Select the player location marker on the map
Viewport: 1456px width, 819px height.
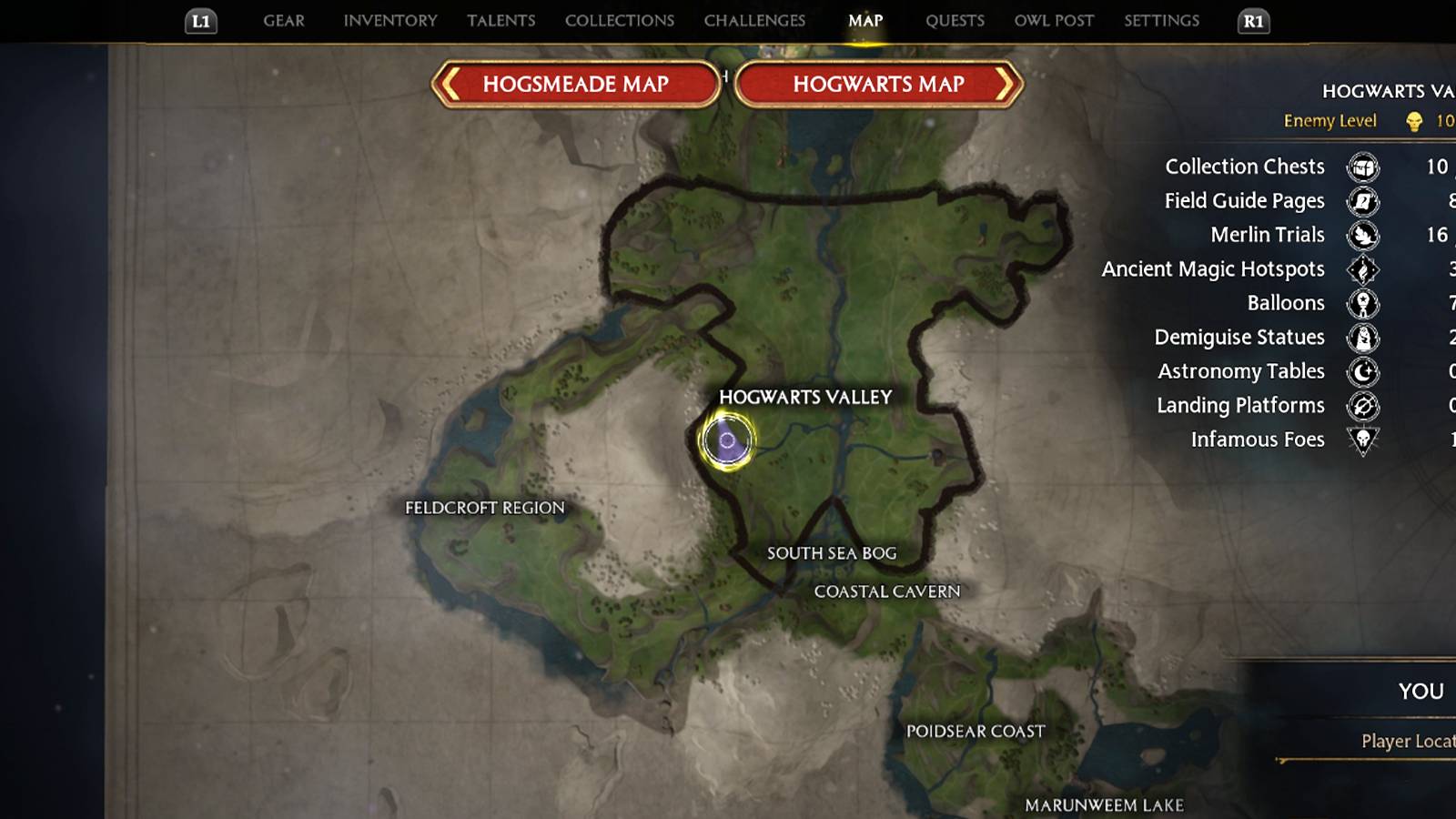point(727,440)
